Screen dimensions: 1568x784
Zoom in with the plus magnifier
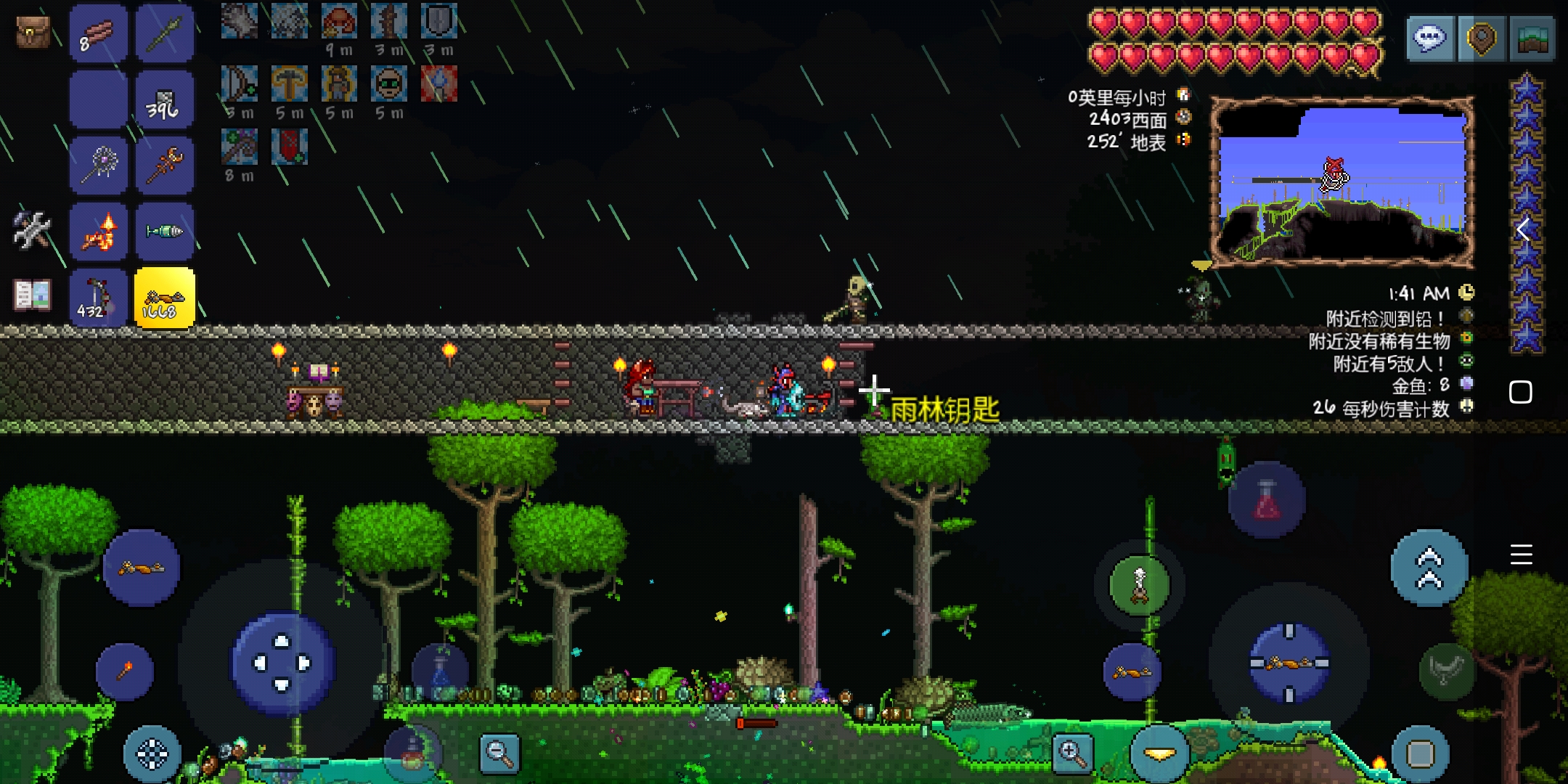pos(1072,753)
